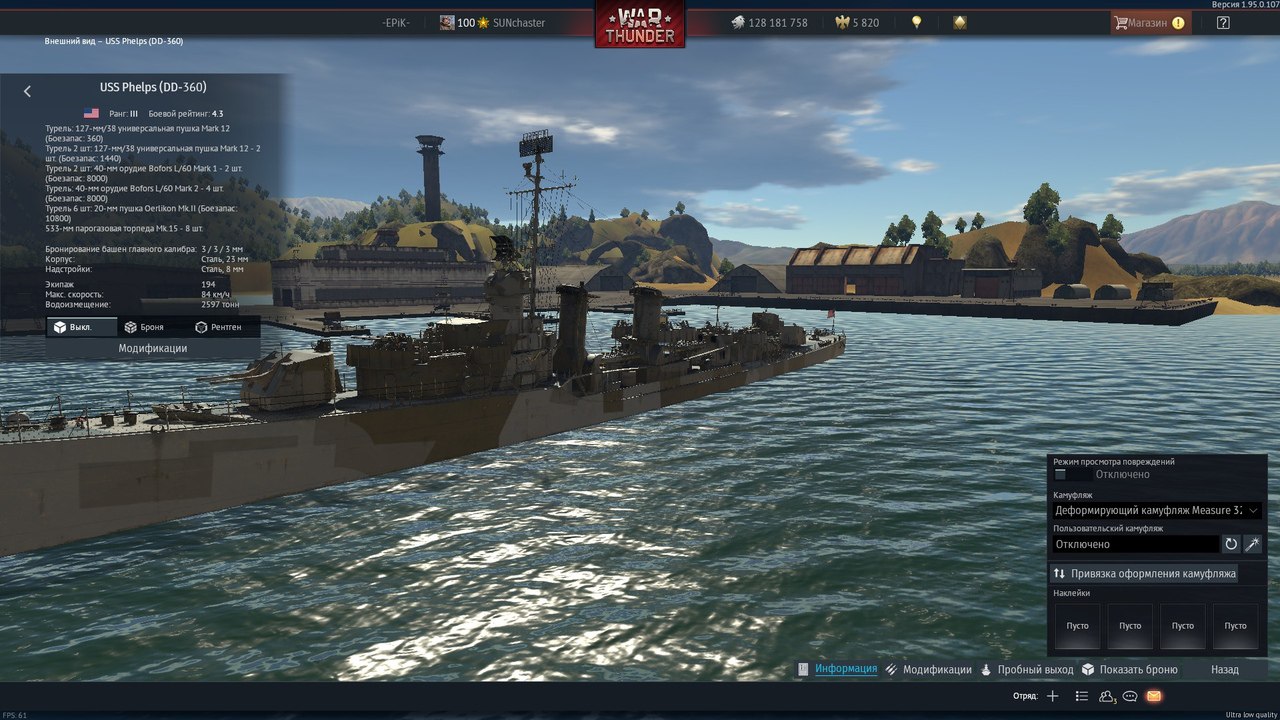Viewport: 1280px width, 720px height.
Task: Open the Магазин shop
Action: [1150, 22]
